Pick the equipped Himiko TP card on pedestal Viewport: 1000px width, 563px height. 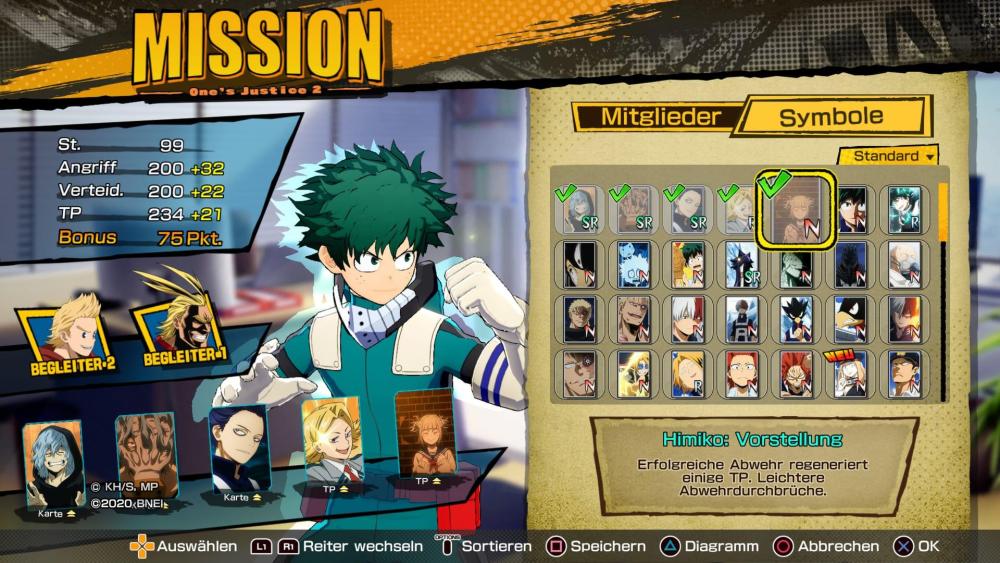tap(425, 435)
